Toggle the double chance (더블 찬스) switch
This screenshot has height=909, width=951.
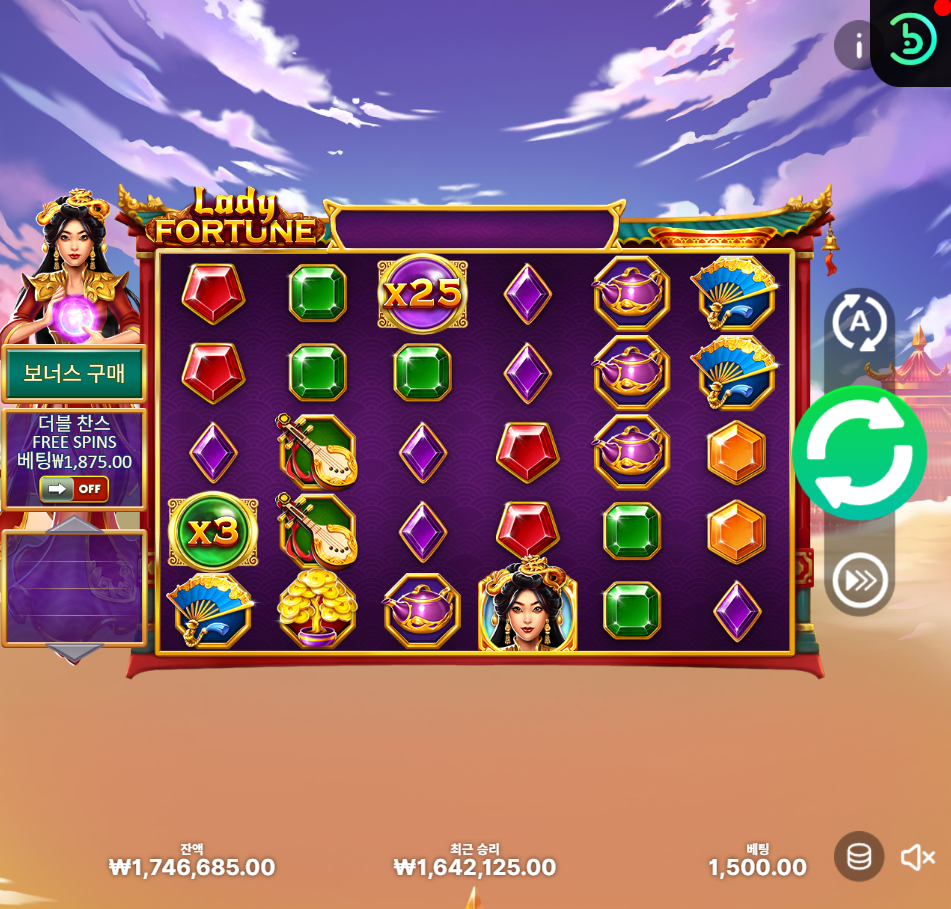click(74, 489)
